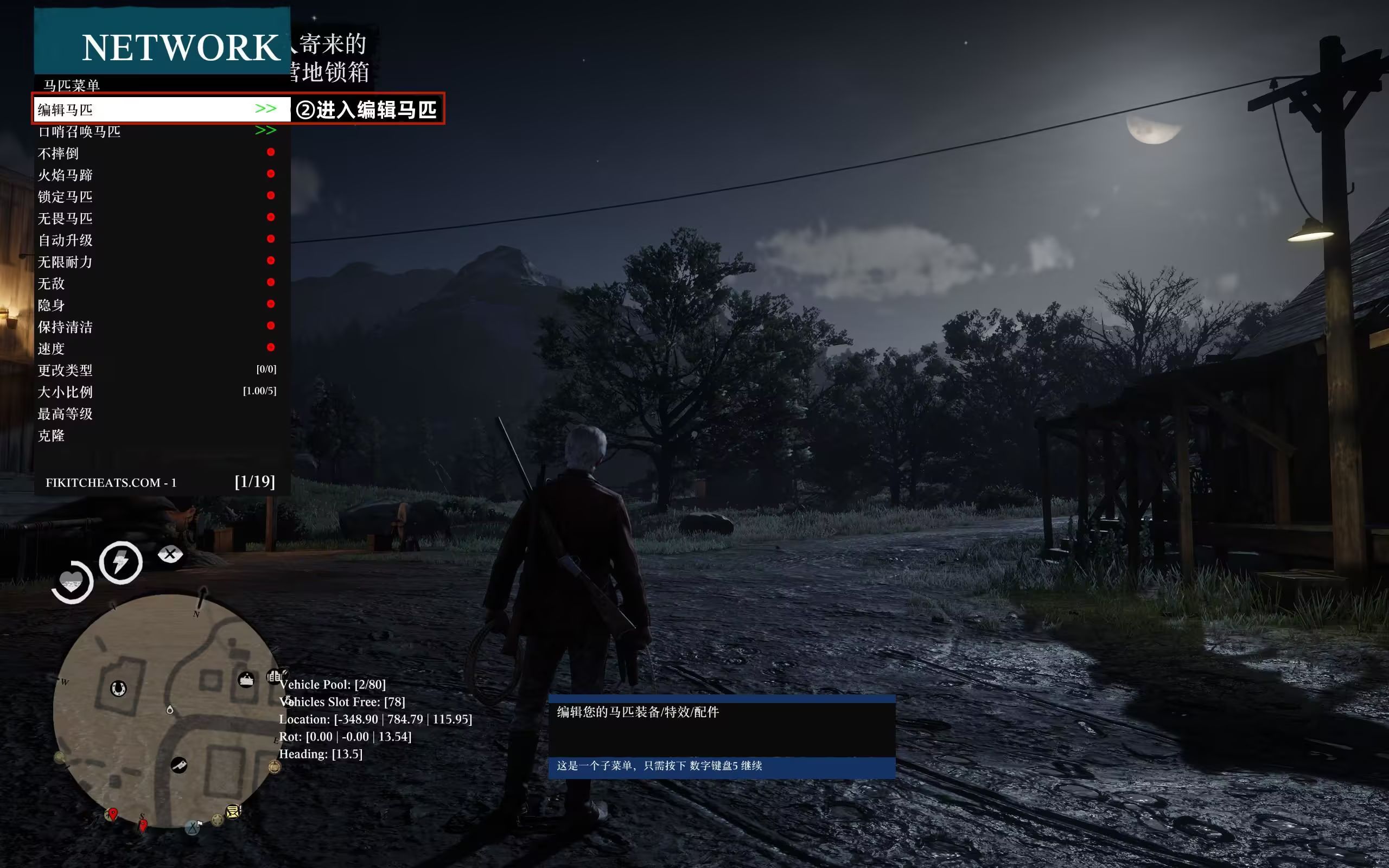Select 更改类型 change type row

click(x=156, y=371)
